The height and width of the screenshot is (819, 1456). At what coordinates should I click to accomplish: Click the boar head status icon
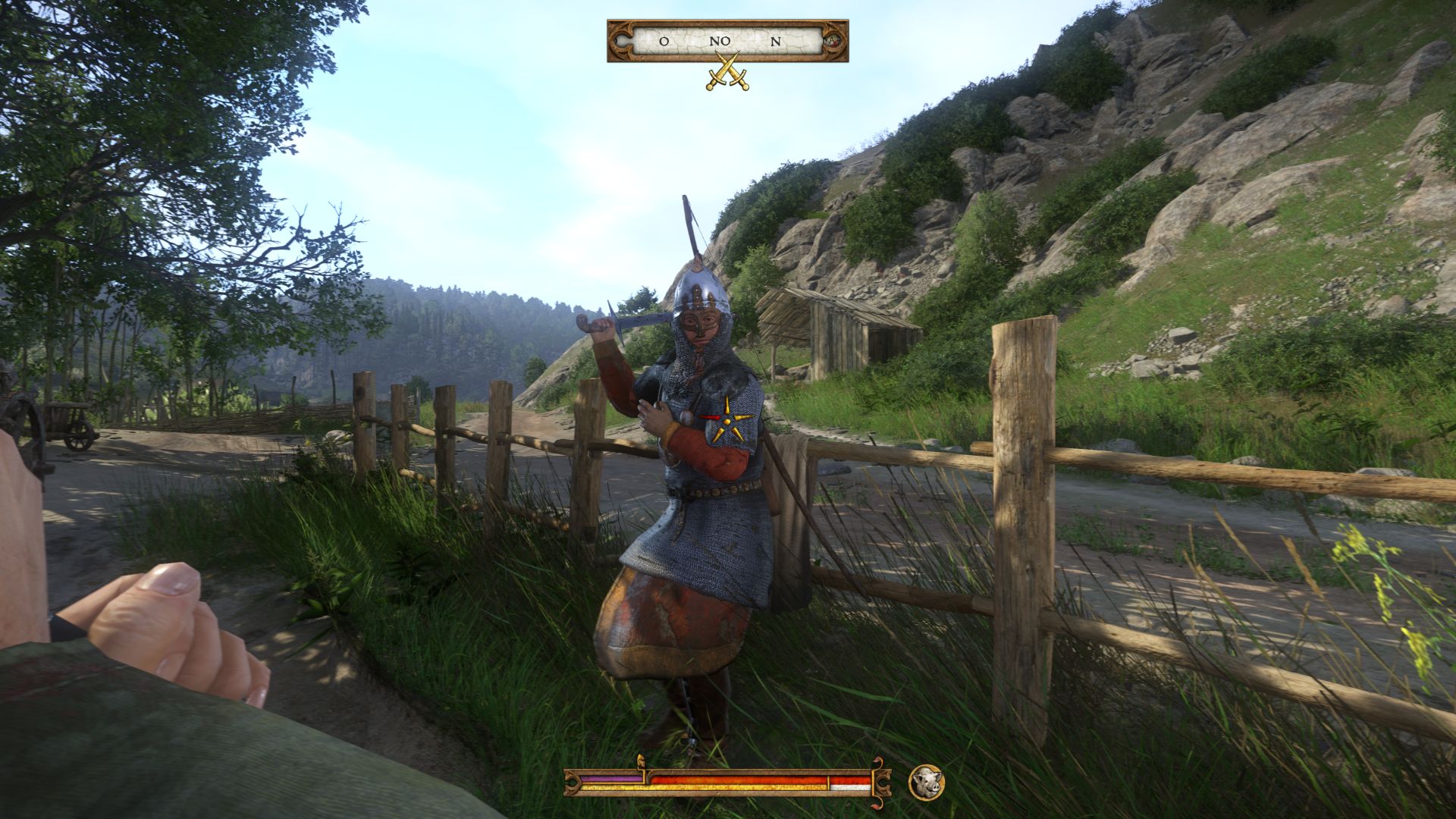(x=926, y=782)
